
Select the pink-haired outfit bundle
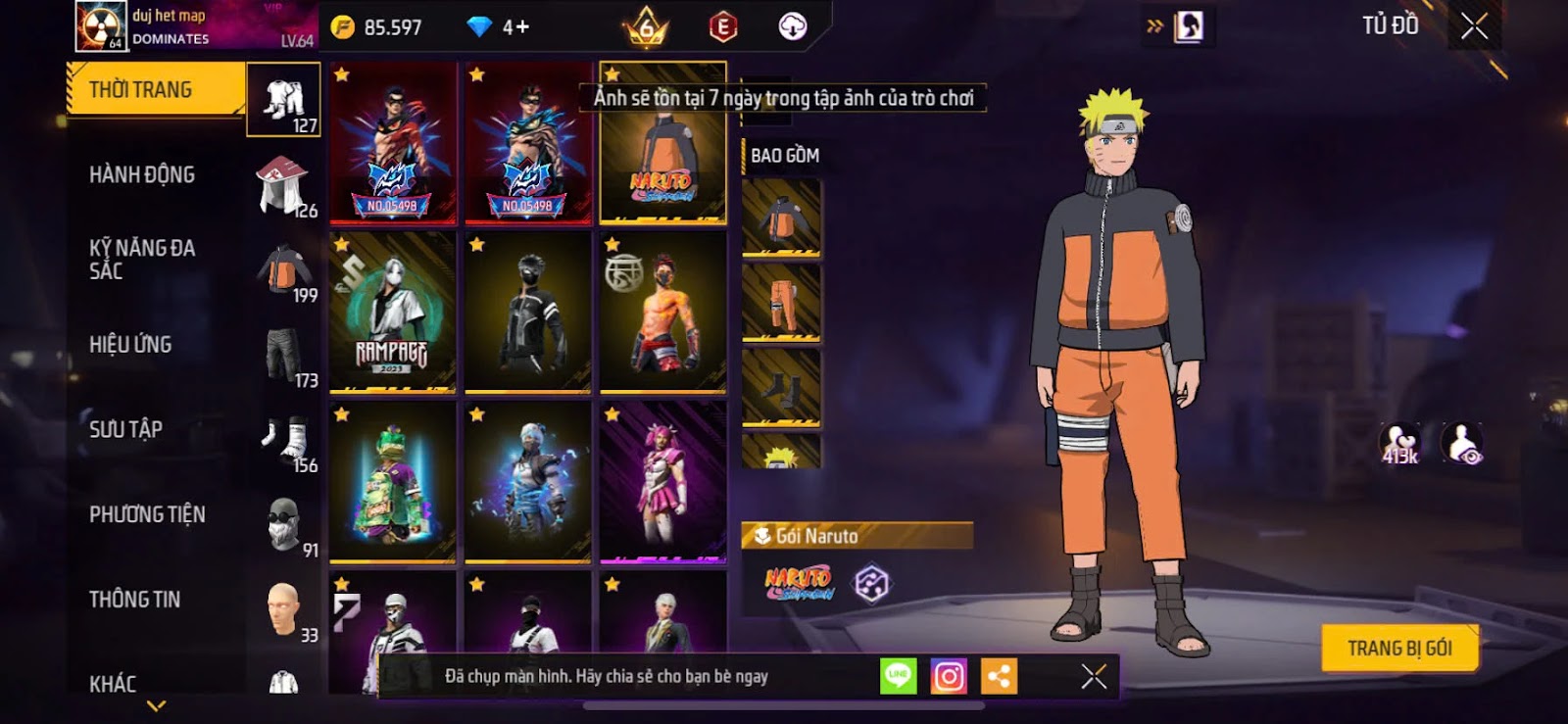click(x=662, y=482)
